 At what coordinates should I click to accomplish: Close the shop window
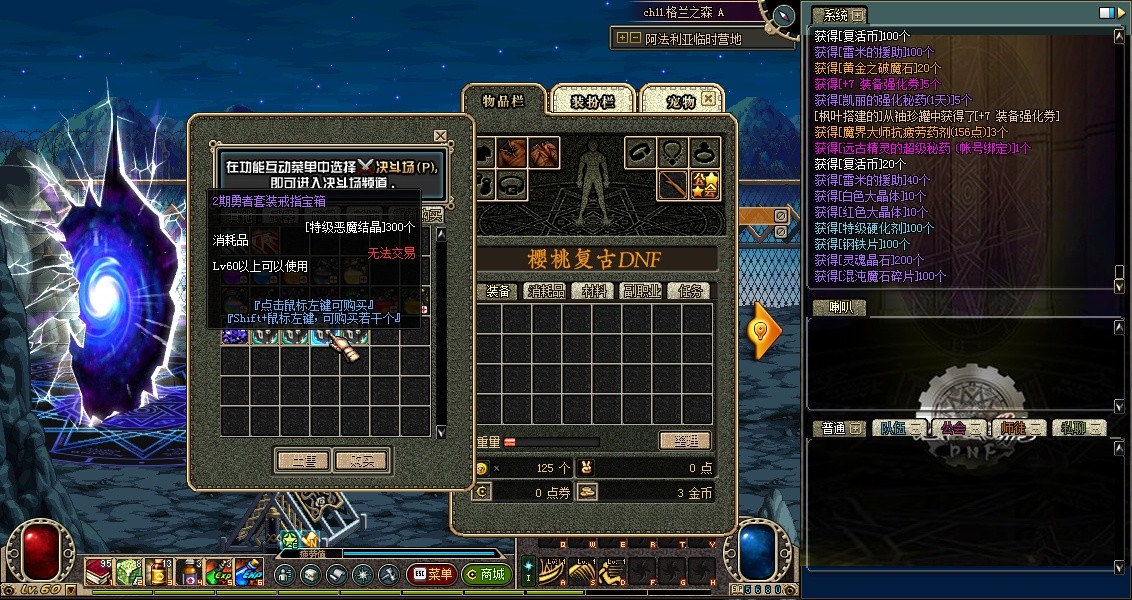(x=440, y=135)
